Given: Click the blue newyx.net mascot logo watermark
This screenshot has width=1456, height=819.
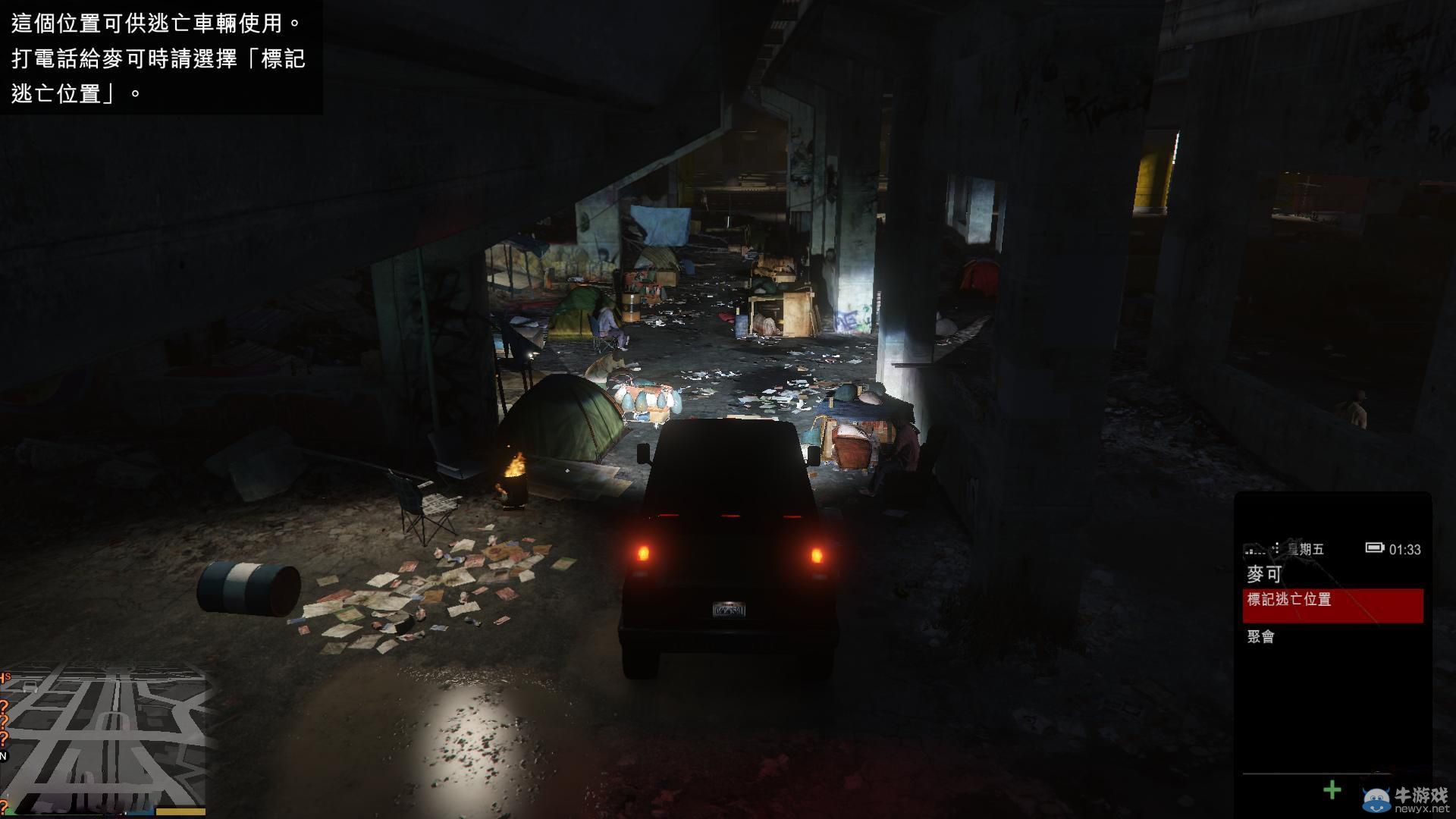Looking at the screenshot, I should coord(1375,799).
